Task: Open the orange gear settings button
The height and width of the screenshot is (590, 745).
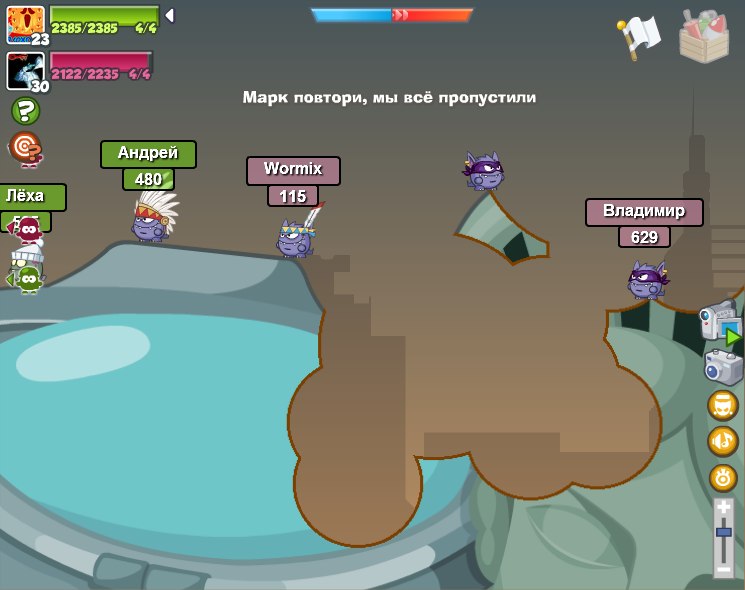Action: click(x=722, y=477)
